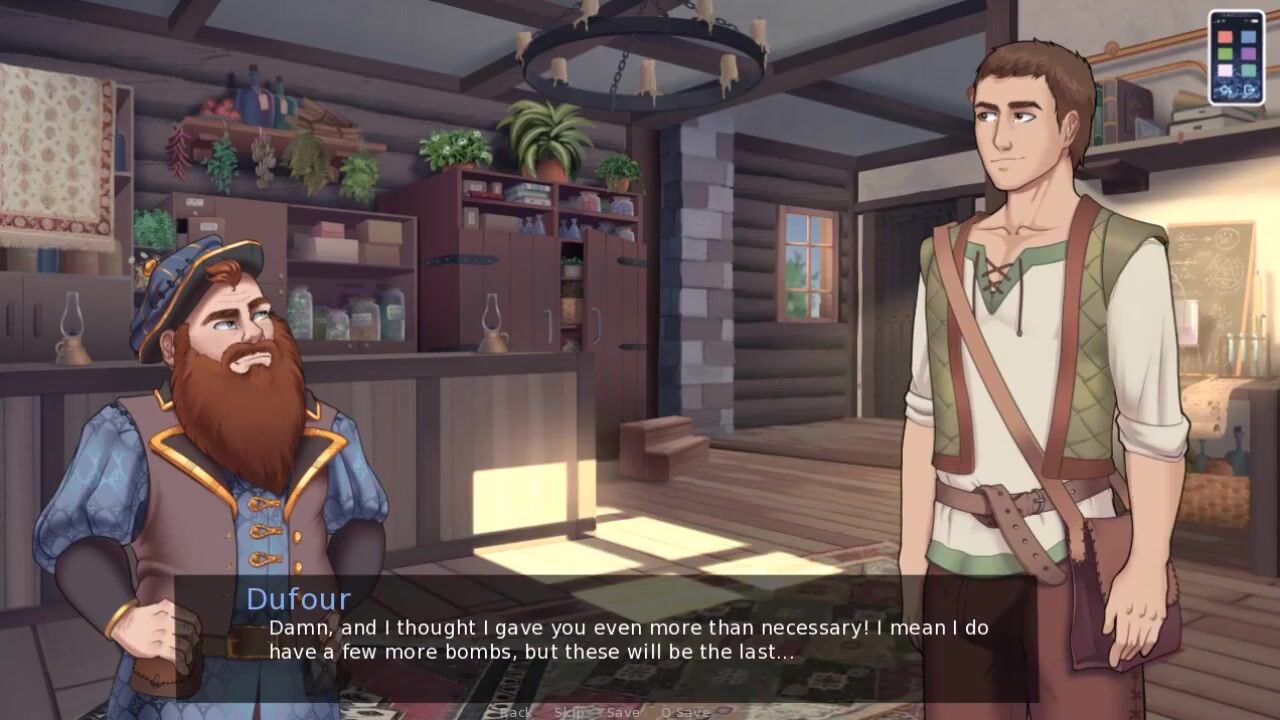Screen dimensions: 1280x720
Task: Open the Save screen
Action: [622, 712]
